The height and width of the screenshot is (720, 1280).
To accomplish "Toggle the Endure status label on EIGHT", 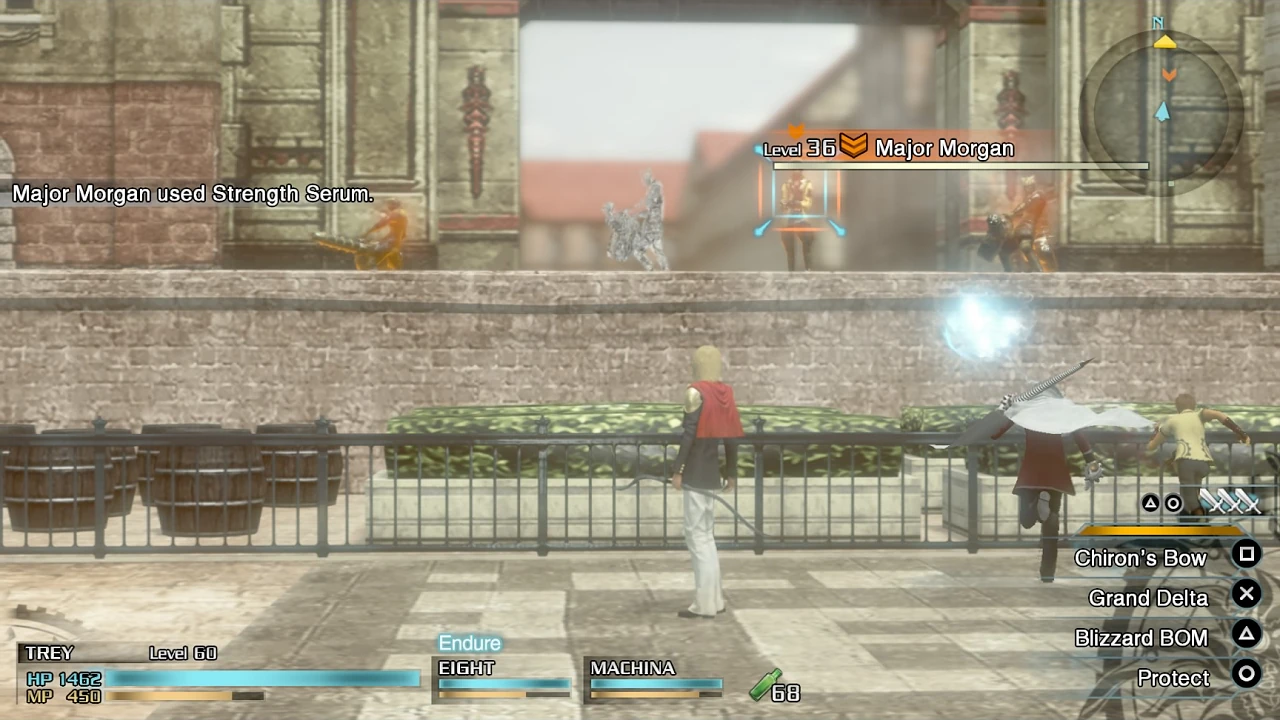I will click(x=469, y=643).
